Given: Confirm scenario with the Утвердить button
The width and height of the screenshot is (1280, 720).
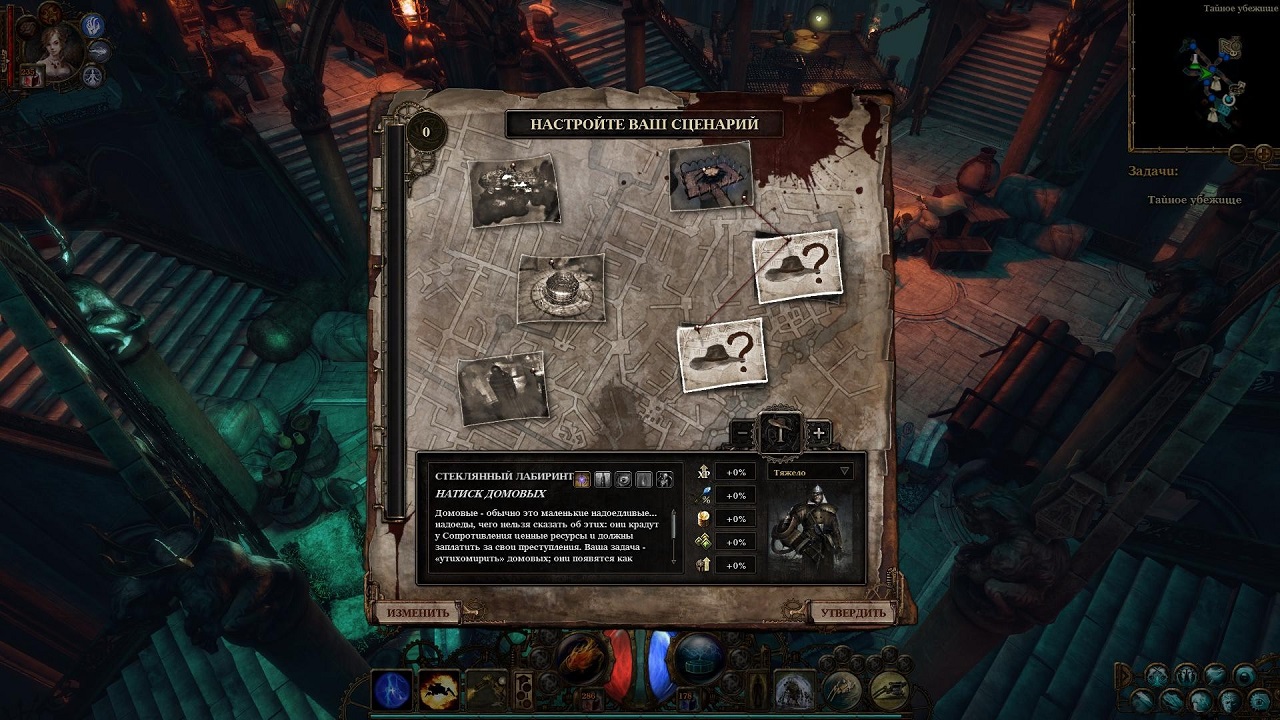Looking at the screenshot, I should click(x=852, y=612).
